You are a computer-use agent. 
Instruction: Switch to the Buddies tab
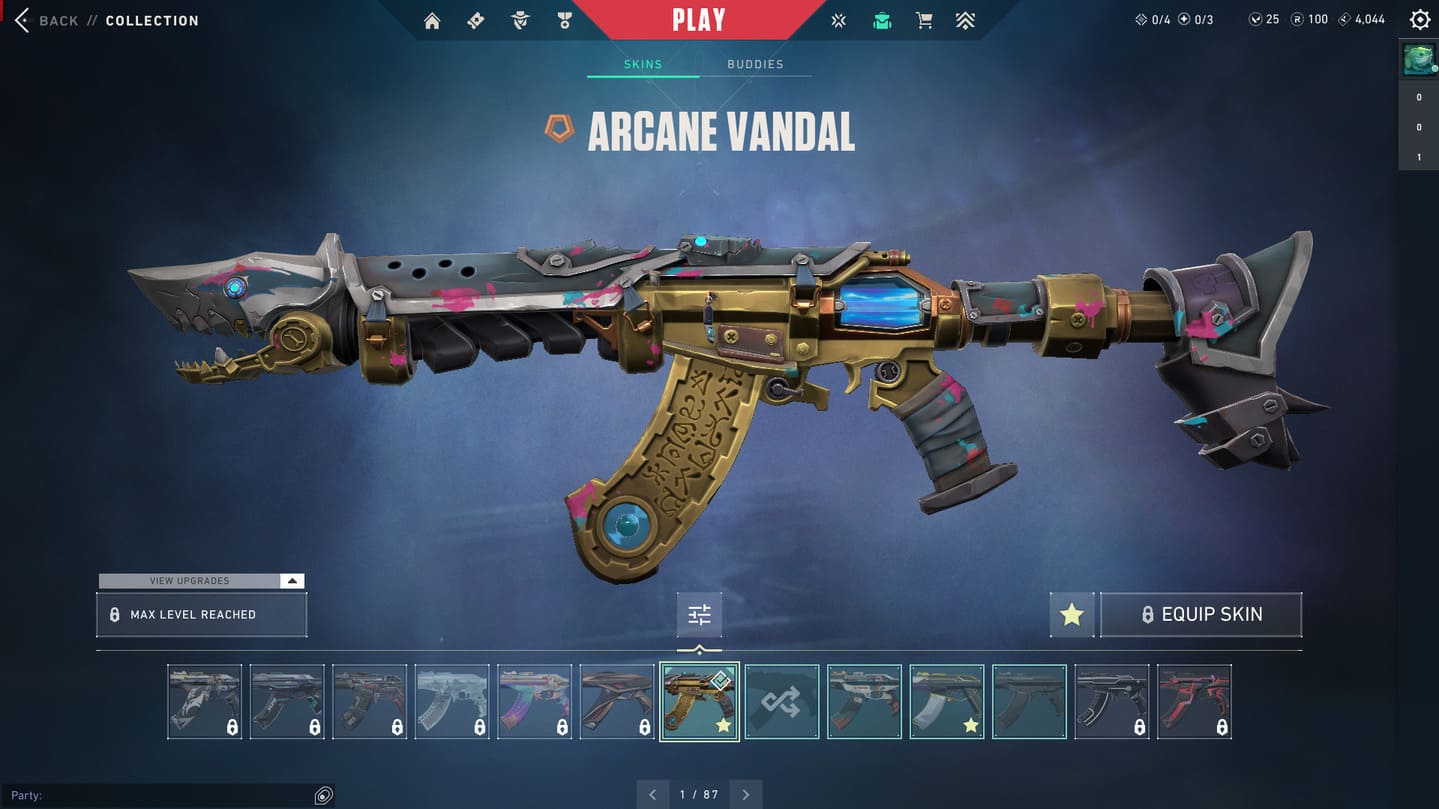(755, 64)
